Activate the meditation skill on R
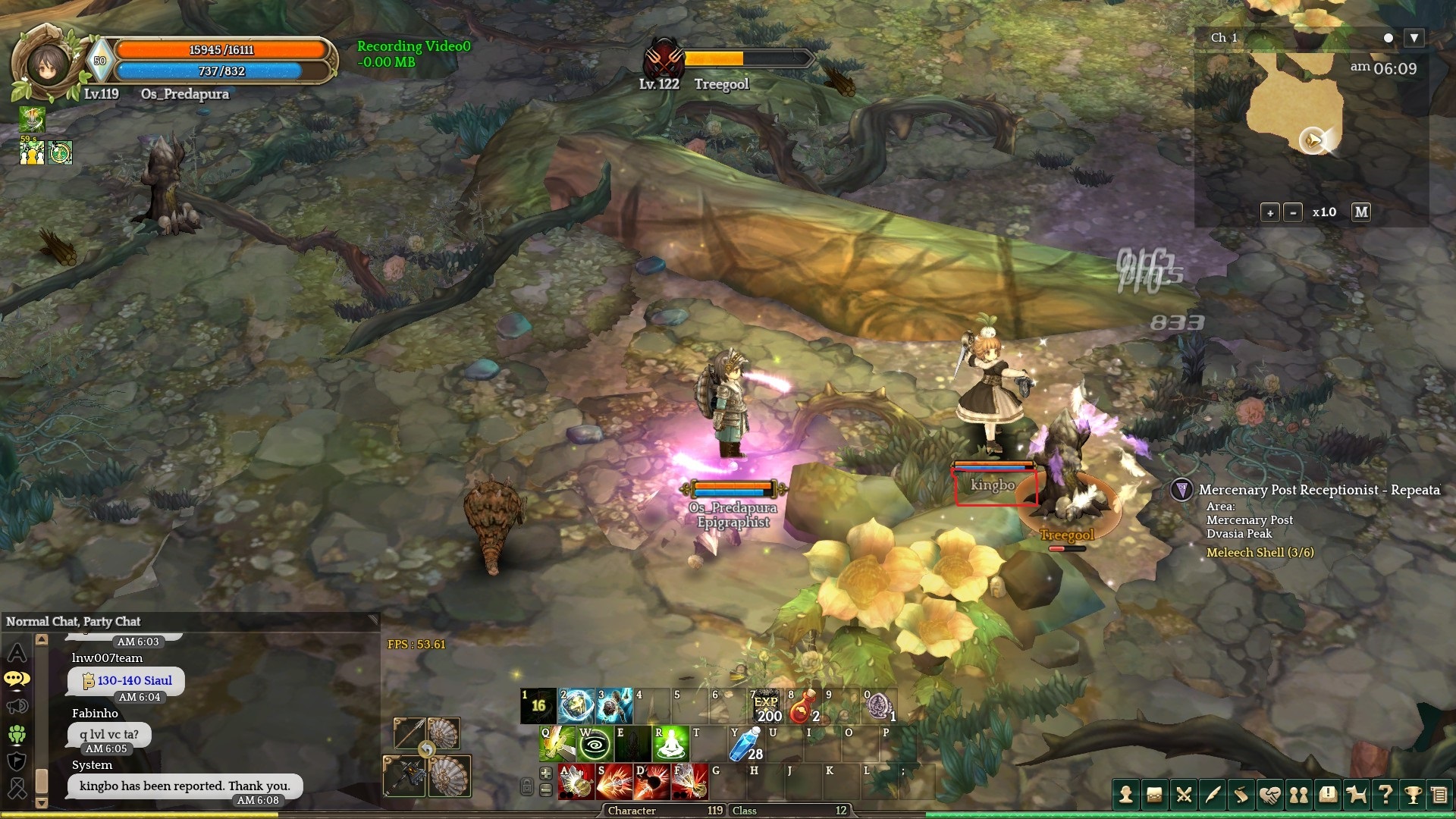 670,744
